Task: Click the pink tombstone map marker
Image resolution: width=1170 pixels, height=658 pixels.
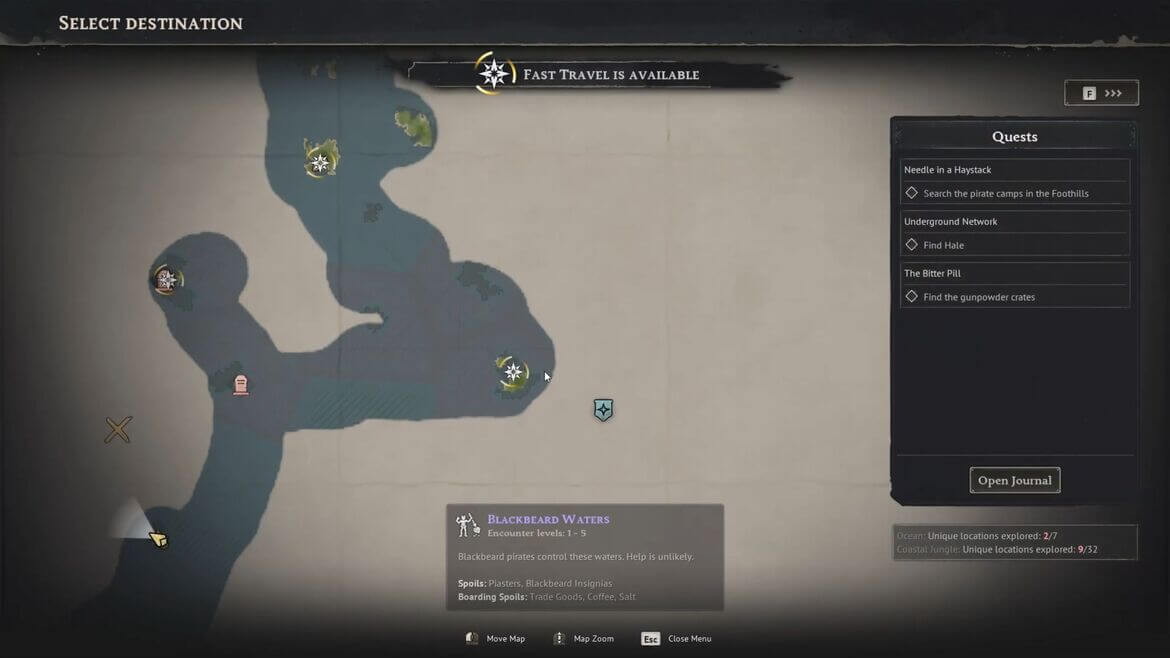Action: pyautogui.click(x=240, y=385)
